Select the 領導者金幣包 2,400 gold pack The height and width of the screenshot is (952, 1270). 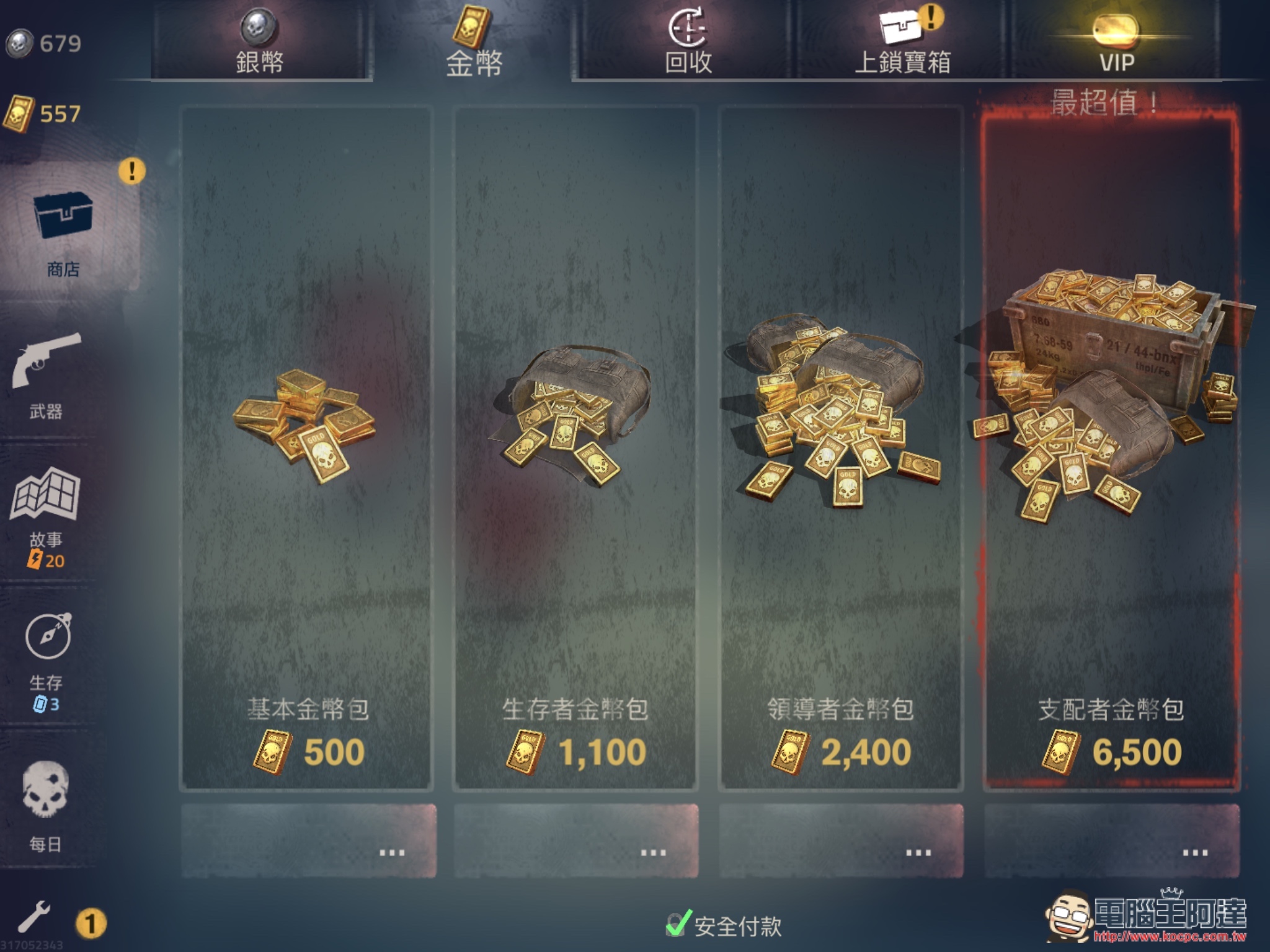pos(841,447)
